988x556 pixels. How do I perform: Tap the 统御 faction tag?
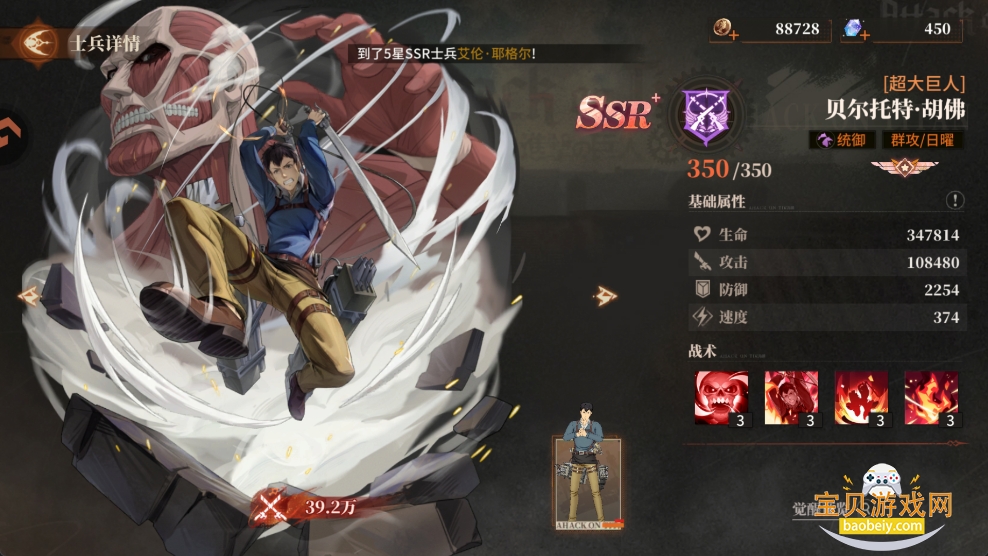pos(842,140)
